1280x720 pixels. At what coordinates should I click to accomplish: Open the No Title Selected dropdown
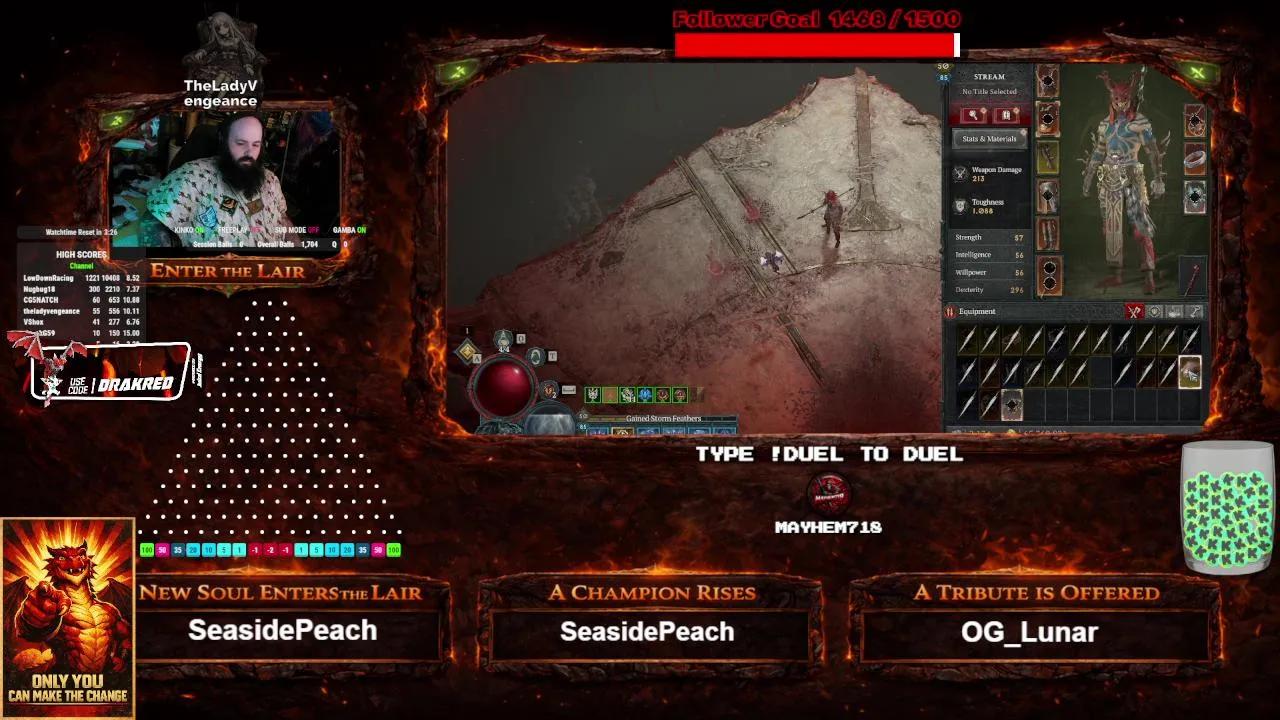(x=990, y=92)
